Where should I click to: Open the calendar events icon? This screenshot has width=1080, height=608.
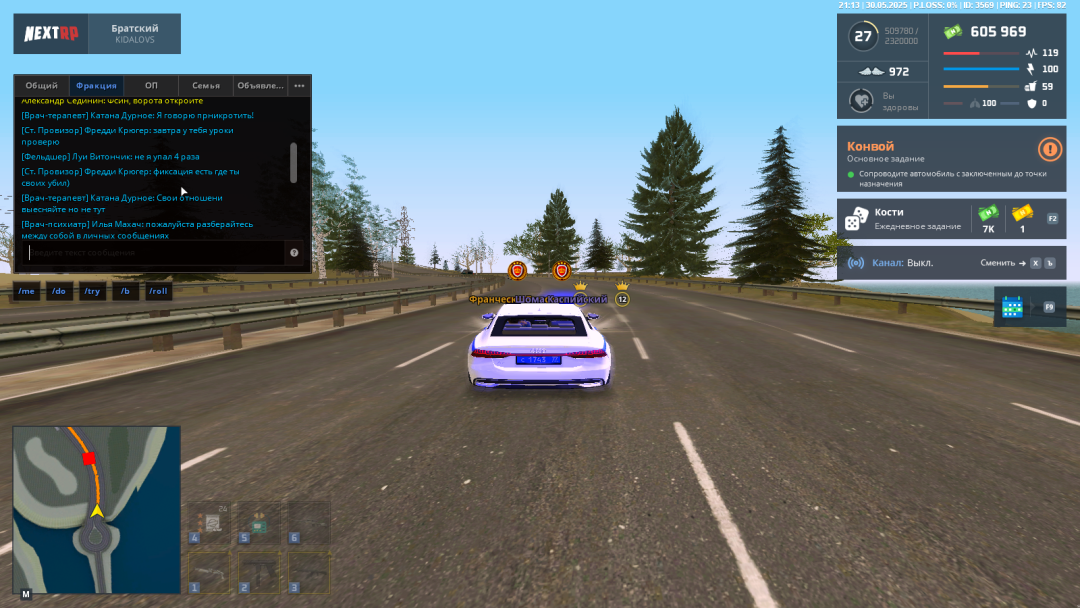1012,307
